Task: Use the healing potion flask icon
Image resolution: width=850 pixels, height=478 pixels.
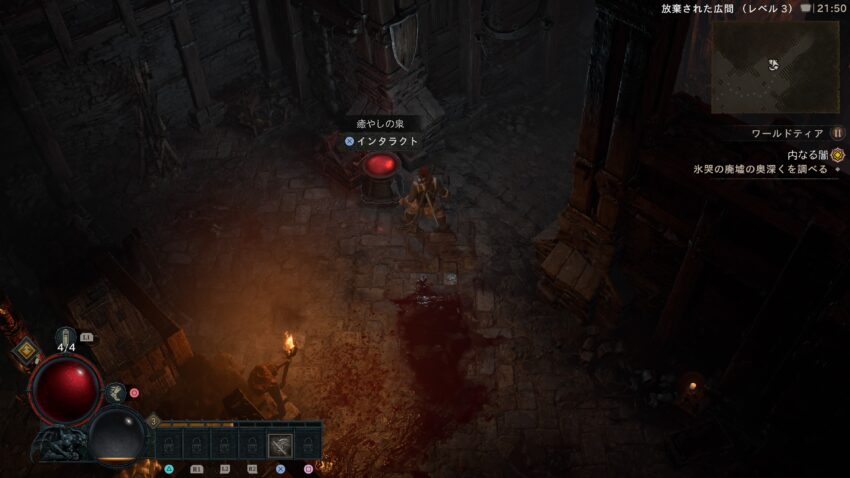Action: 66,336
